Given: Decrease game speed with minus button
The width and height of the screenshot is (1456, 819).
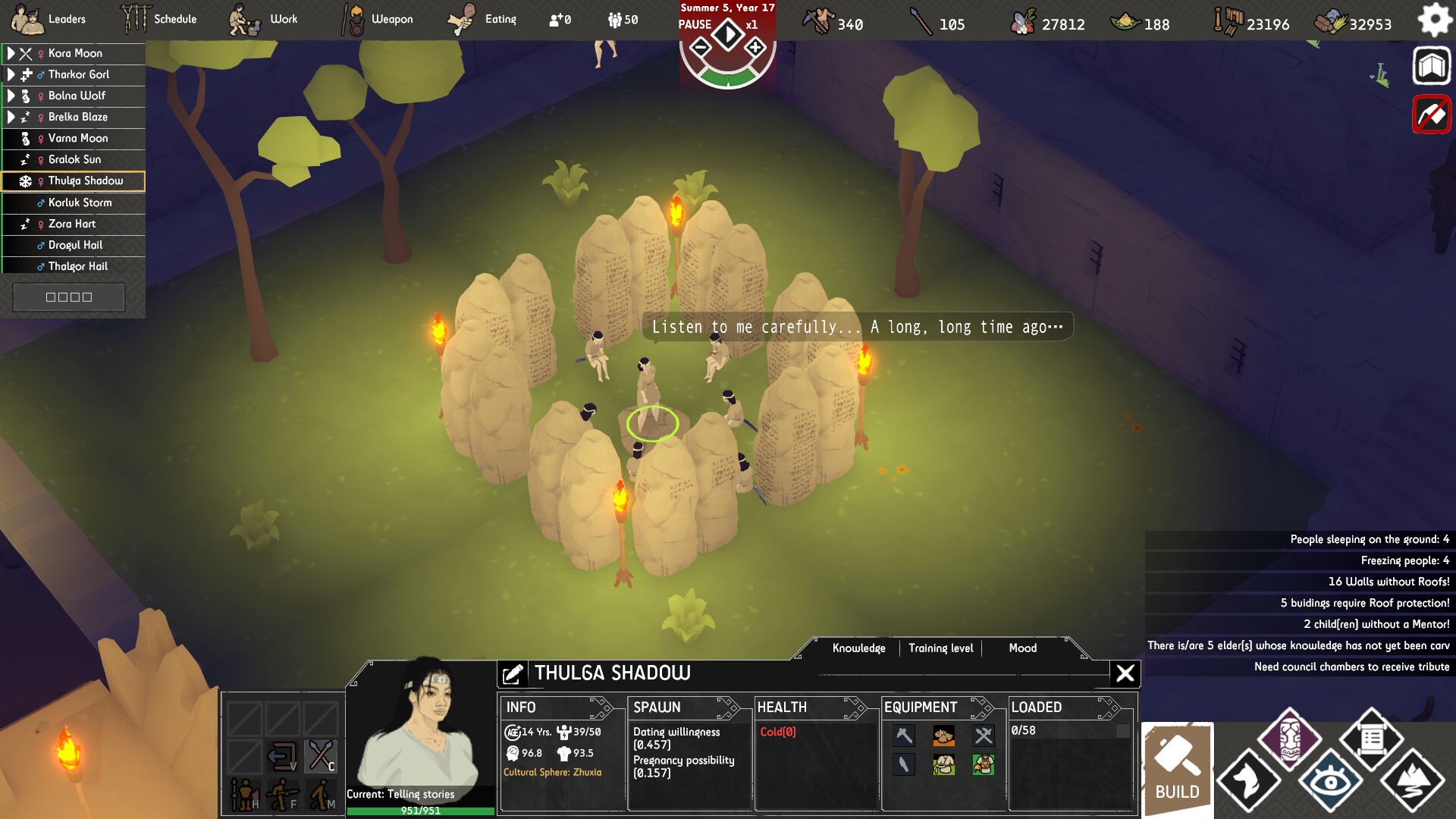Looking at the screenshot, I should pyautogui.click(x=701, y=49).
